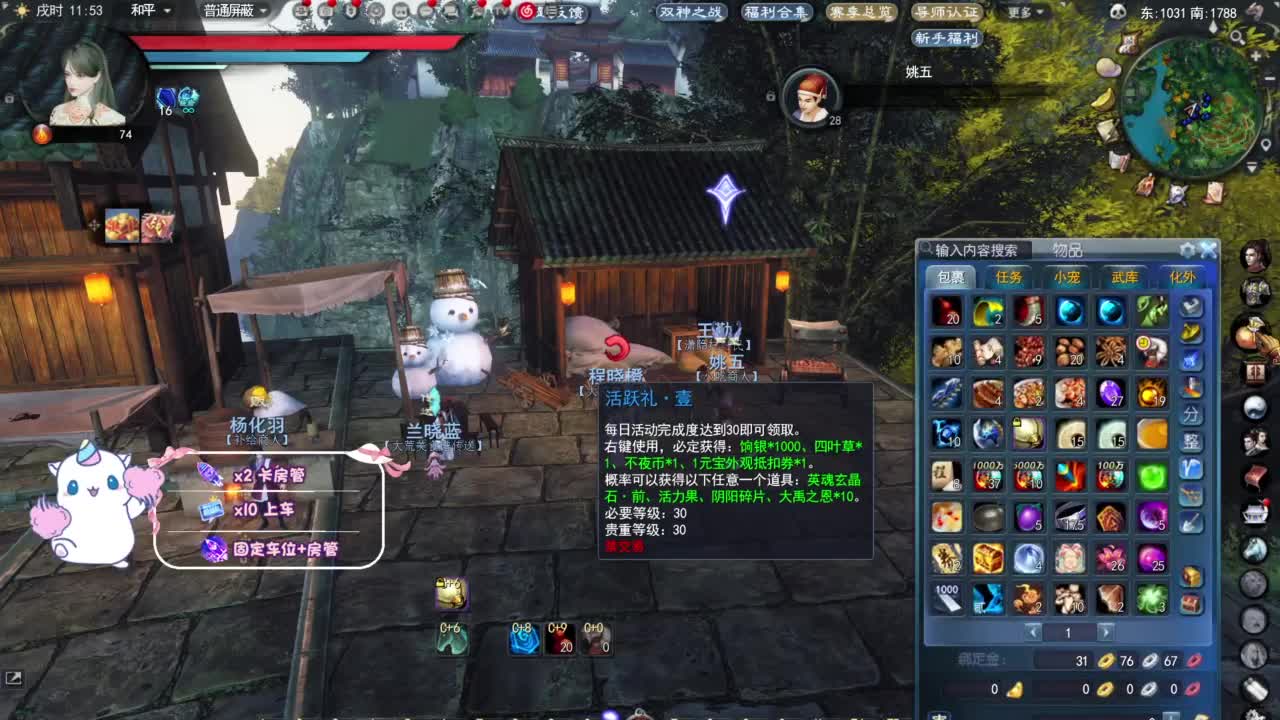This screenshot has height=720, width=1280.
Task: Click the yin-yang icon in right sidebar
Action: [1256, 407]
